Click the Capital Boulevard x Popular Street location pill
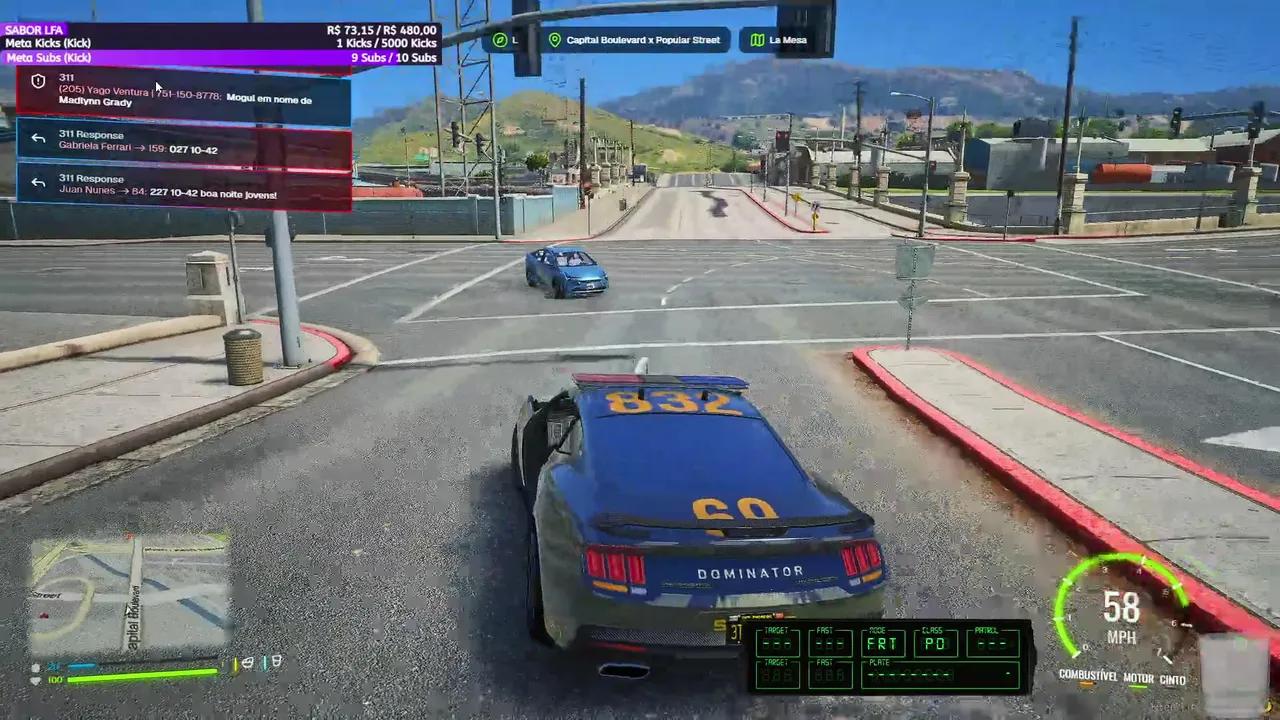 pos(634,40)
